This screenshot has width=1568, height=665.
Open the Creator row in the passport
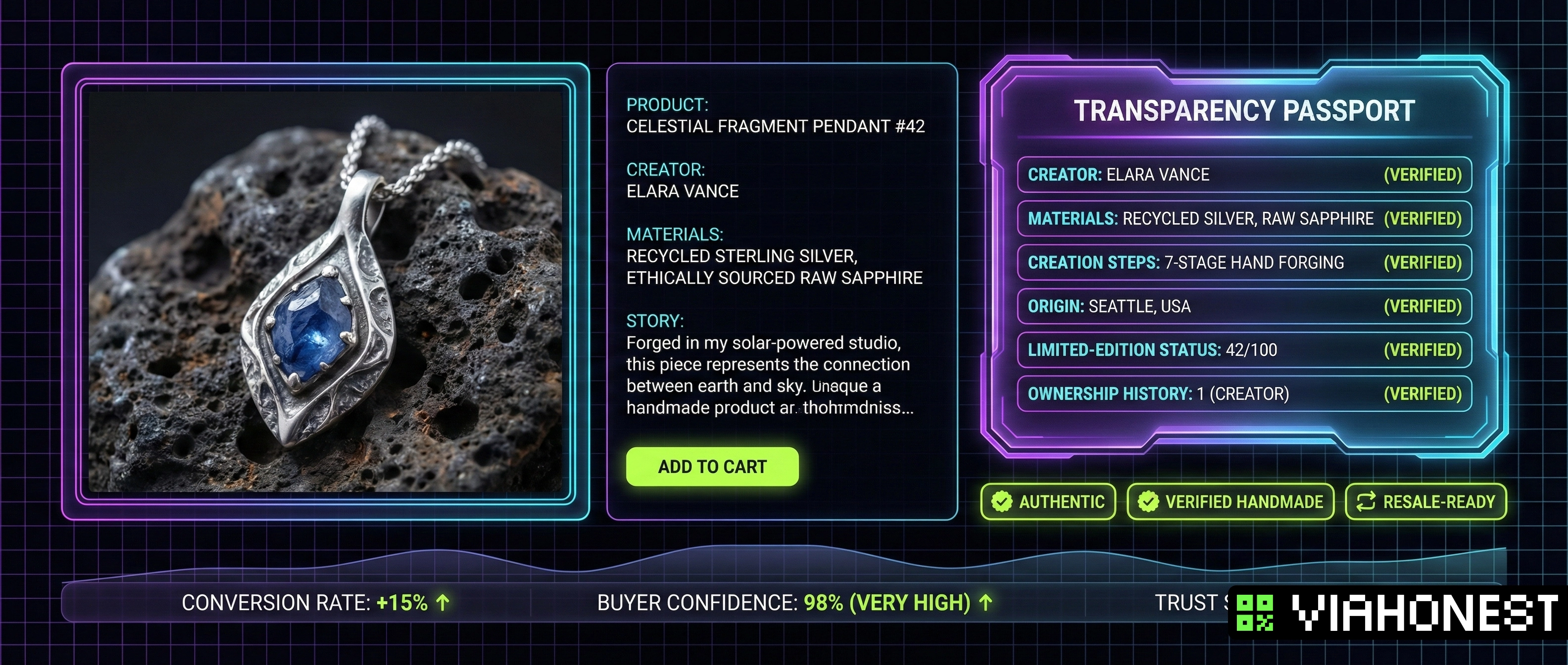[1244, 175]
